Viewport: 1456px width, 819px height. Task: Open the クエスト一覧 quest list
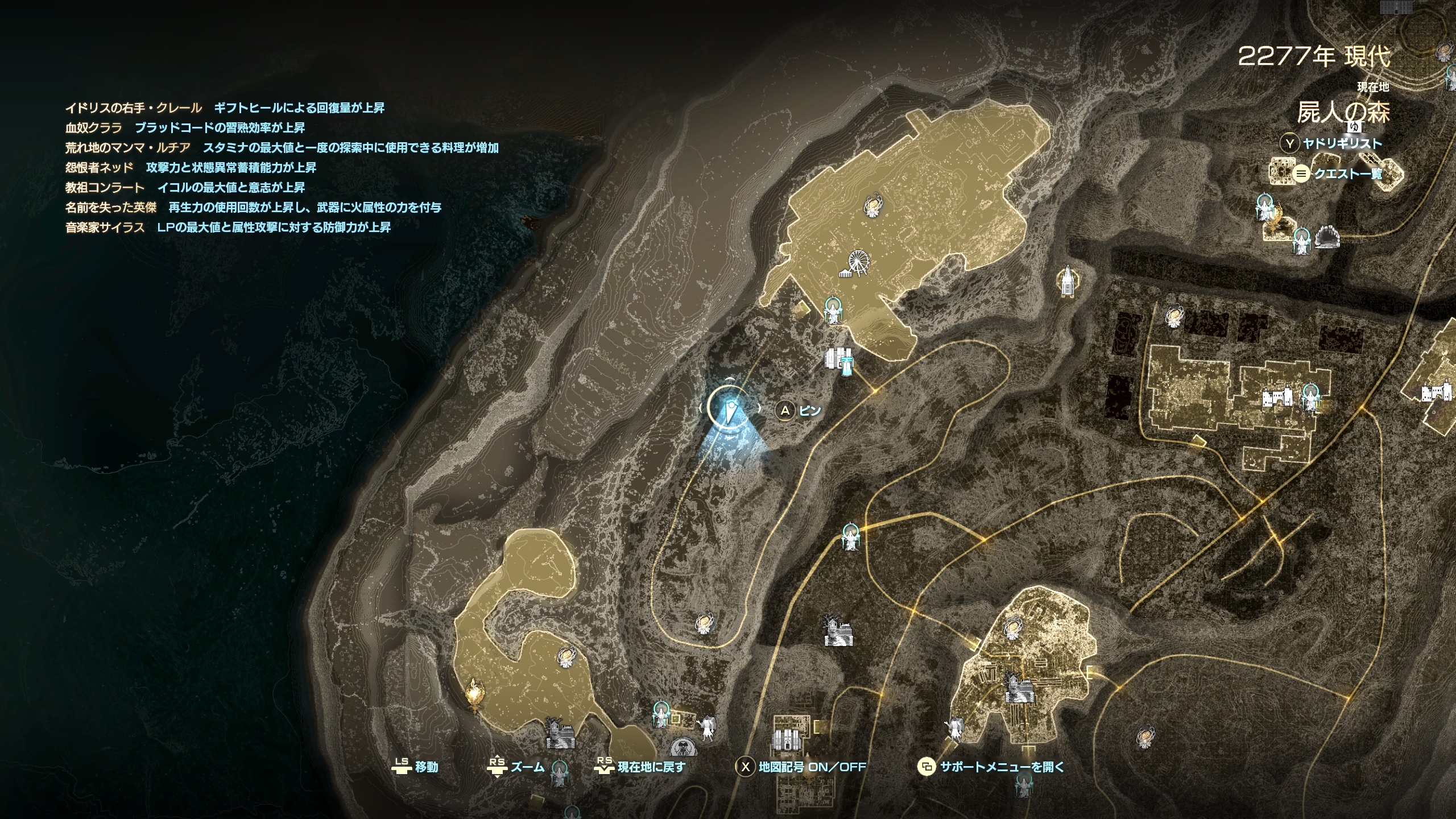click(1347, 174)
